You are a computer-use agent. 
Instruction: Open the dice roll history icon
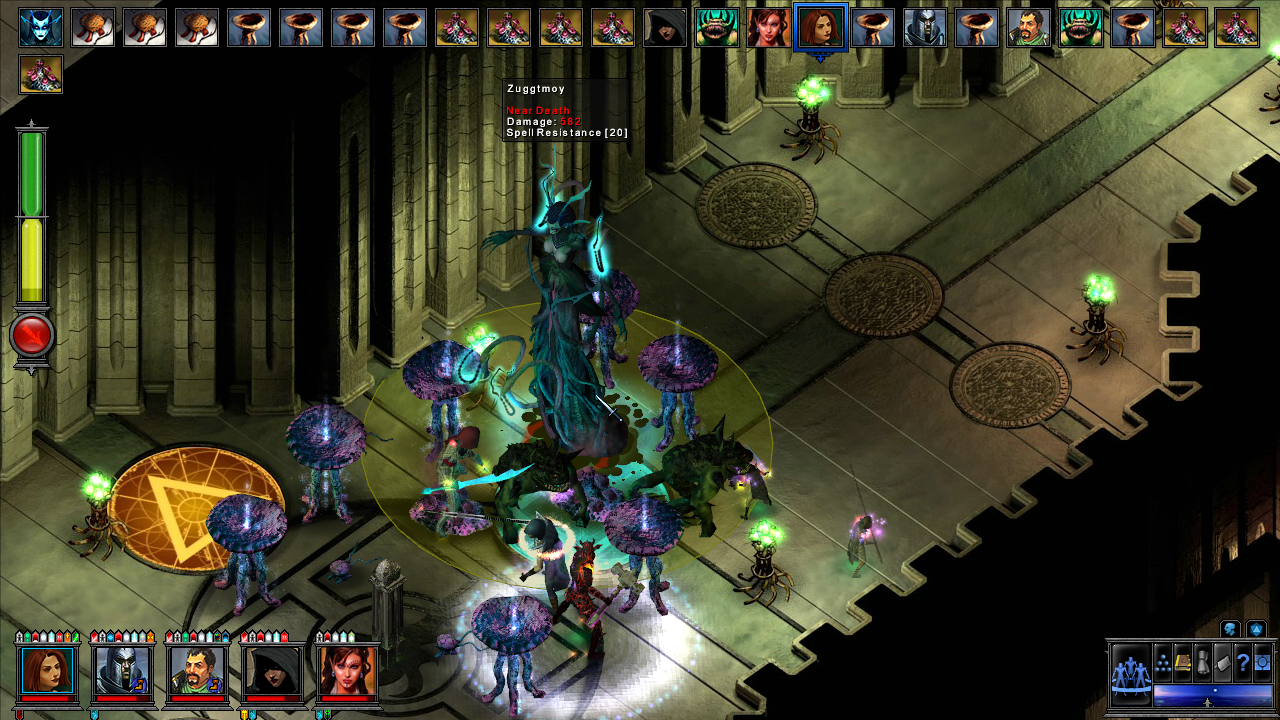[x=1256, y=629]
